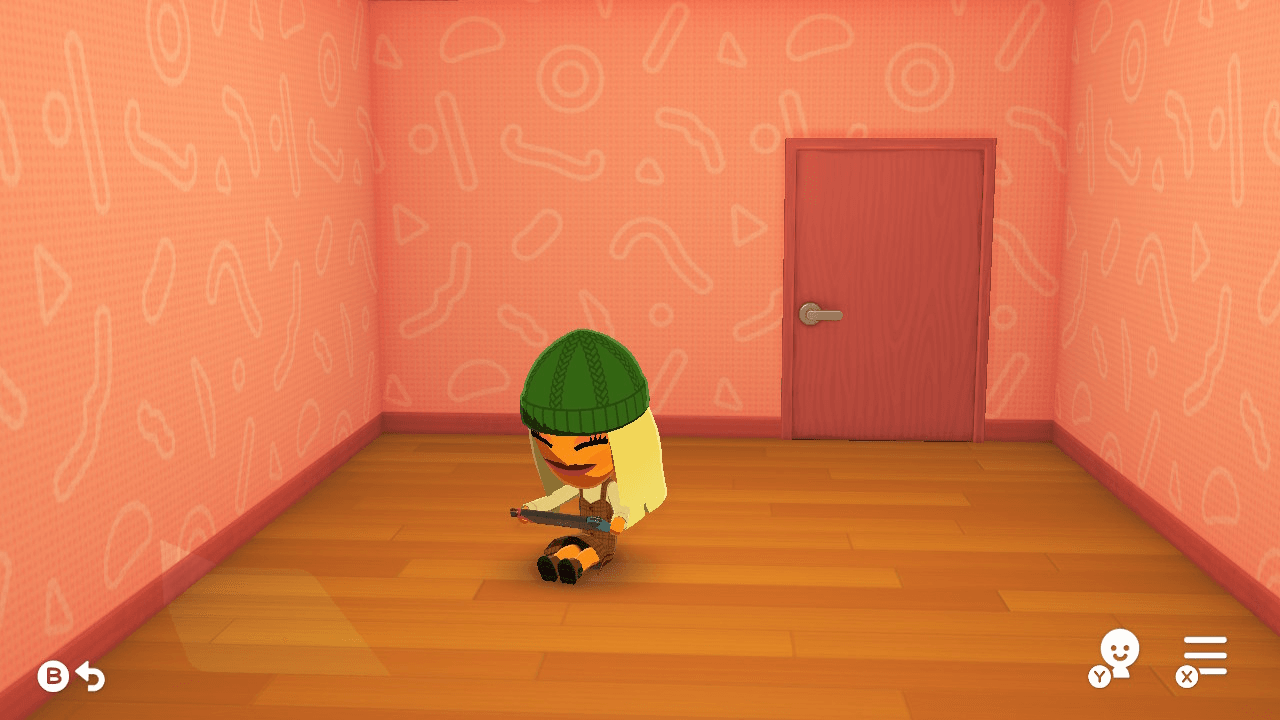Viewport: 1280px width, 720px height.
Task: Tap the harmonica the Mii is playing
Action: pyautogui.click(x=557, y=516)
